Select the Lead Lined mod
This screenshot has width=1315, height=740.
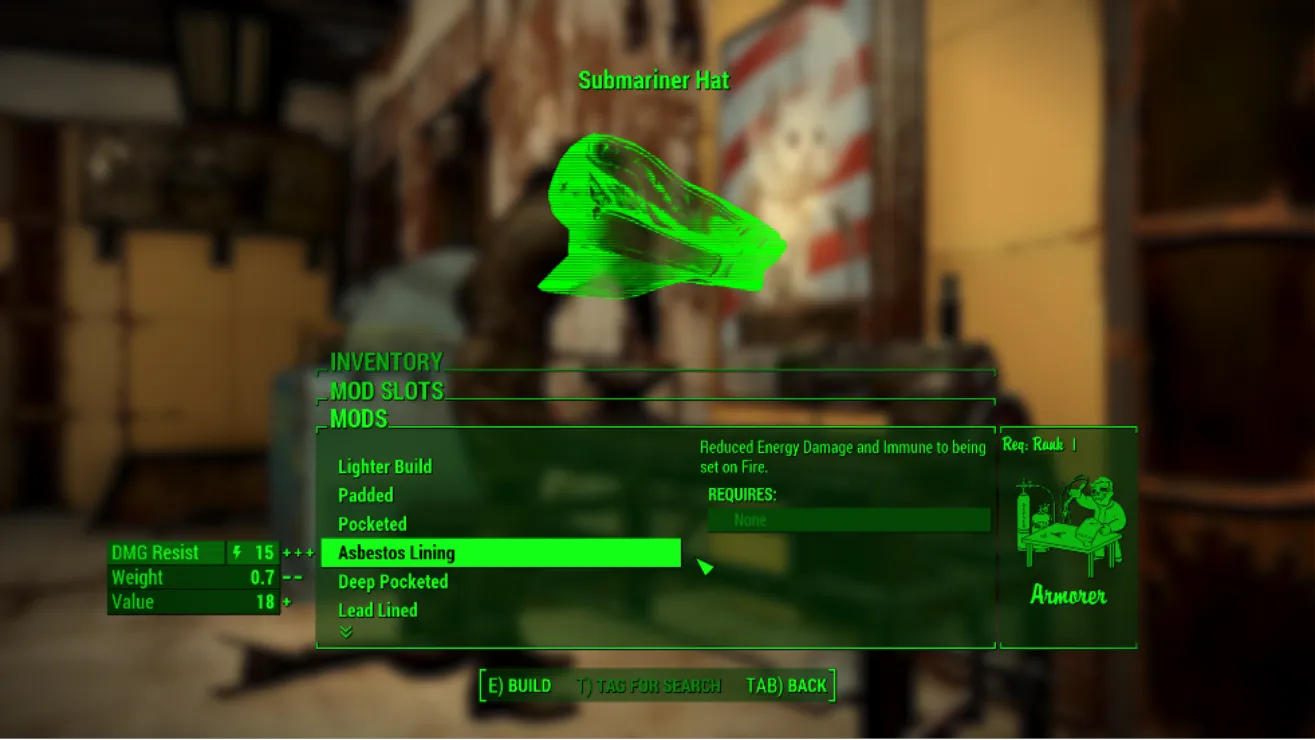[378, 610]
